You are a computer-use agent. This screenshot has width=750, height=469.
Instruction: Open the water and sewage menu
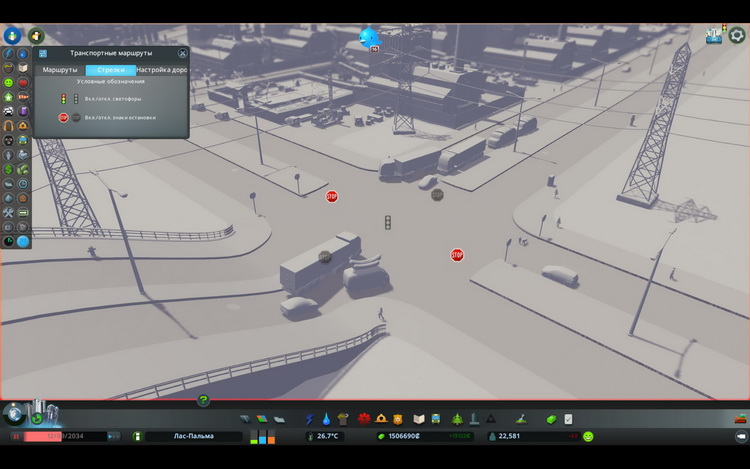click(x=326, y=419)
